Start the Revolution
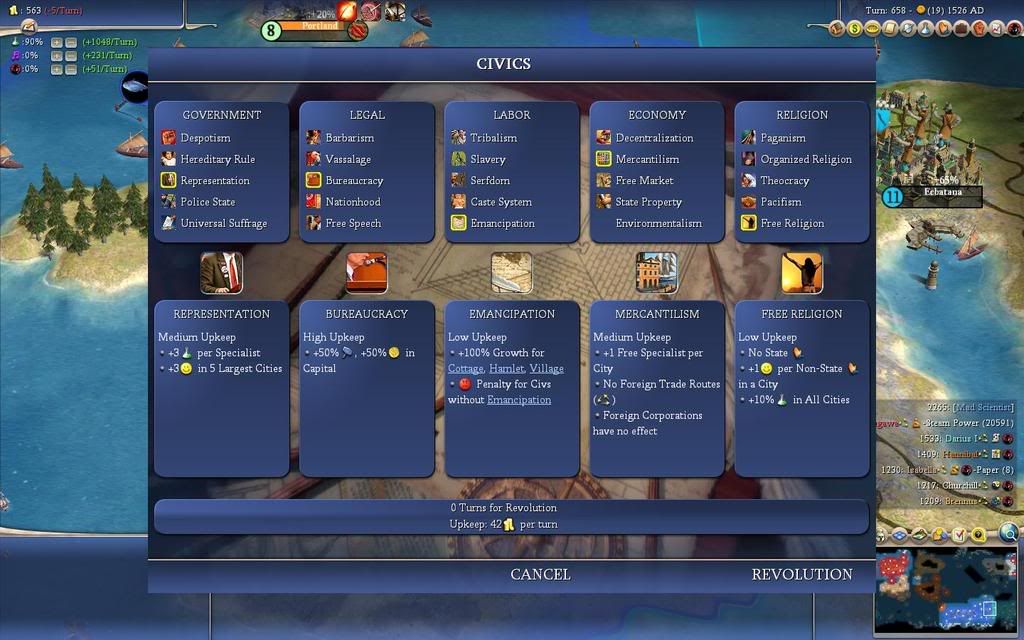1024x640 pixels. [x=802, y=574]
